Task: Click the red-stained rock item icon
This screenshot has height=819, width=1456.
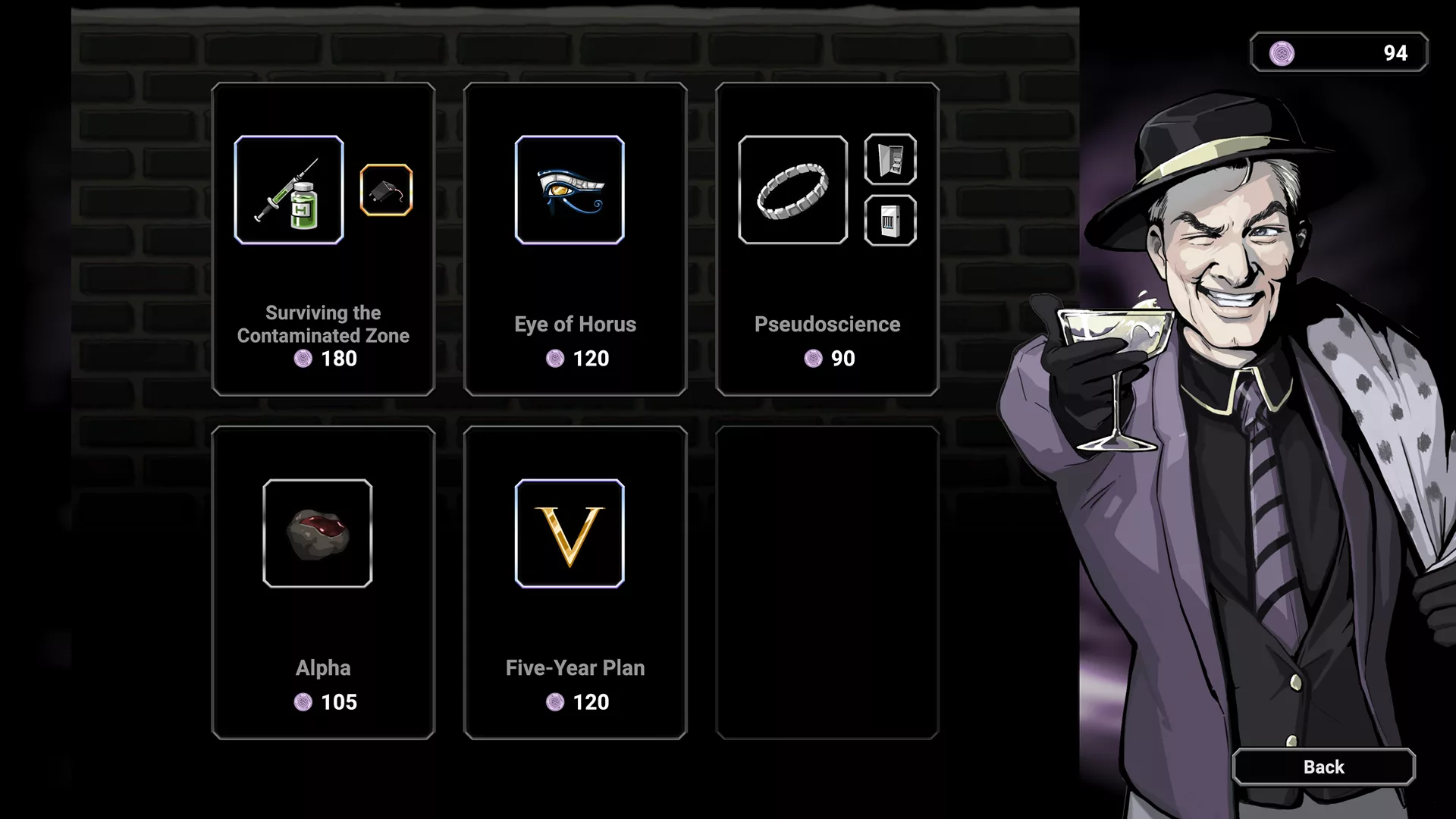Action: [318, 533]
